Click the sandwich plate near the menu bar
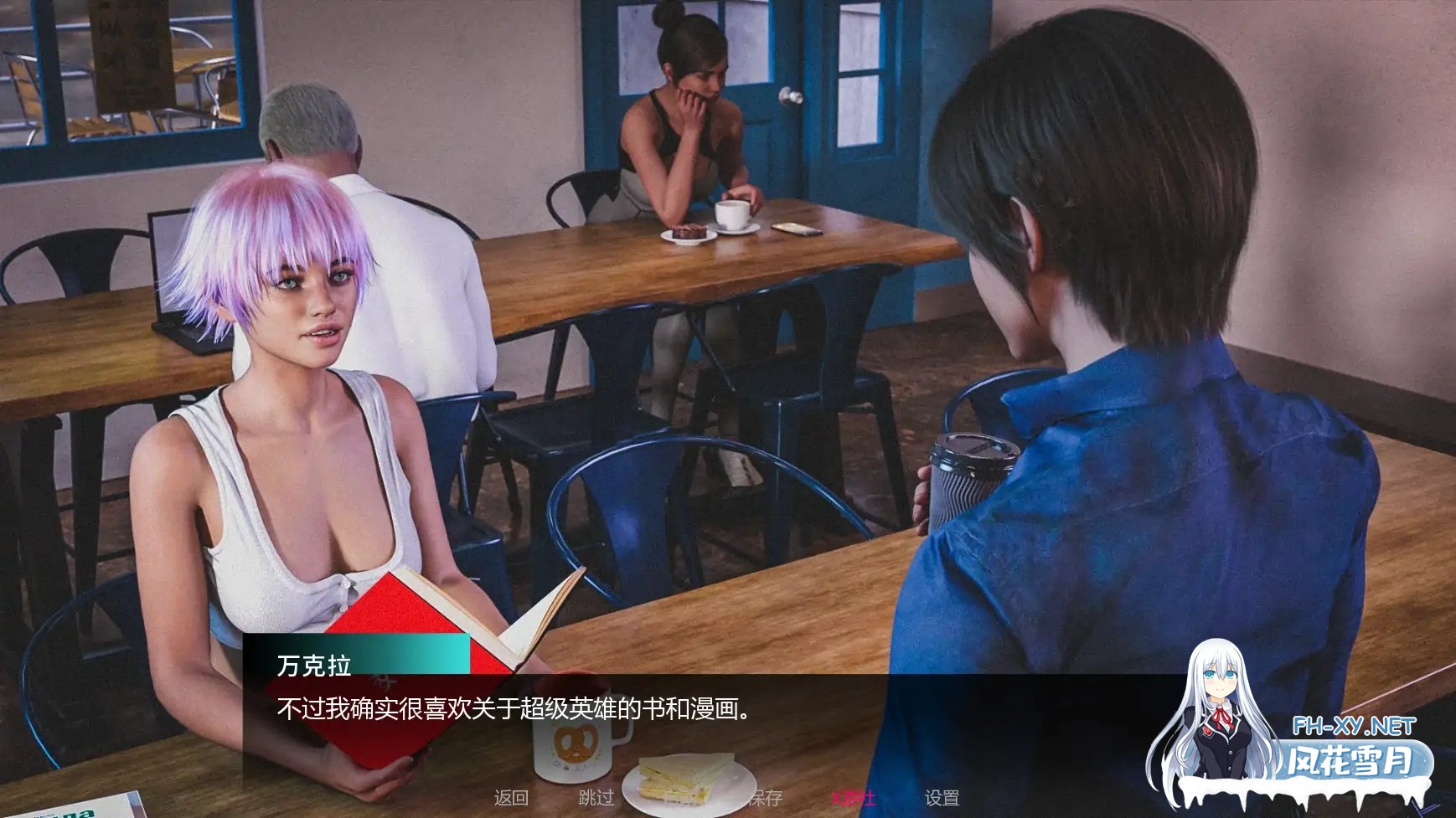 [687, 787]
